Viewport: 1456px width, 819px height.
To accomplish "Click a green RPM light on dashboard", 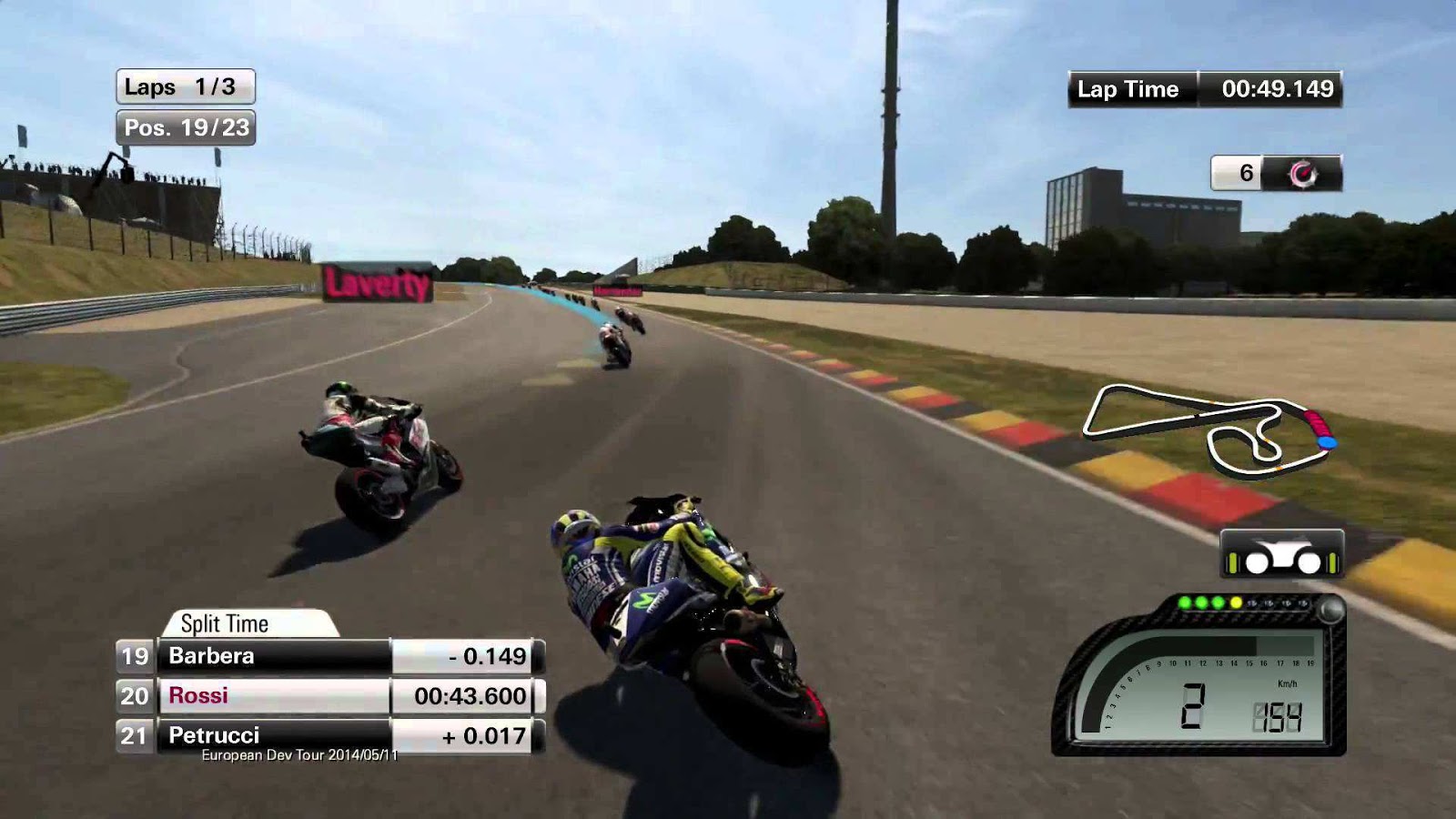I will pos(1201,602).
